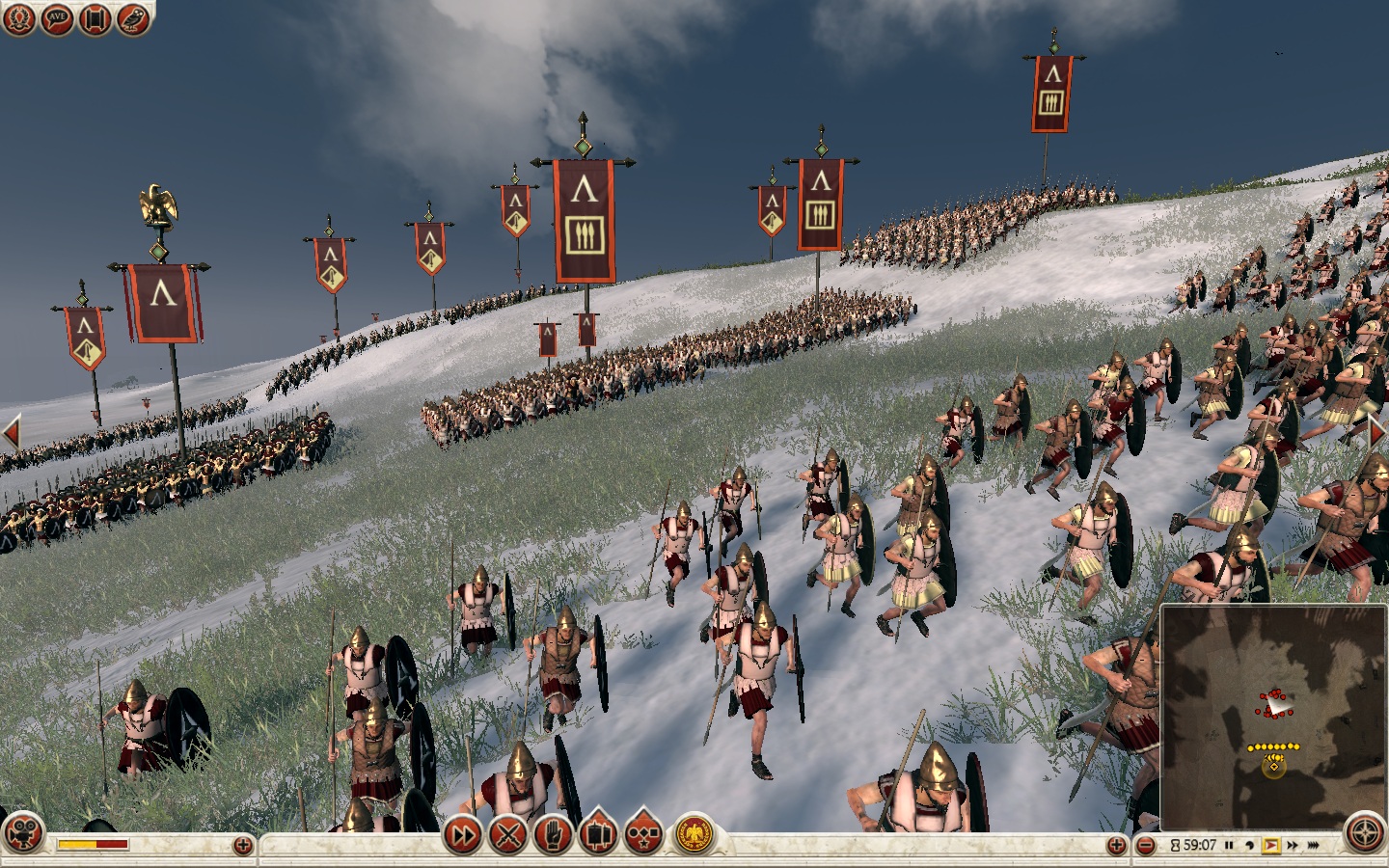The width and height of the screenshot is (1389, 868).
Task: Activate the crossed swords melee button
Action: (x=508, y=834)
